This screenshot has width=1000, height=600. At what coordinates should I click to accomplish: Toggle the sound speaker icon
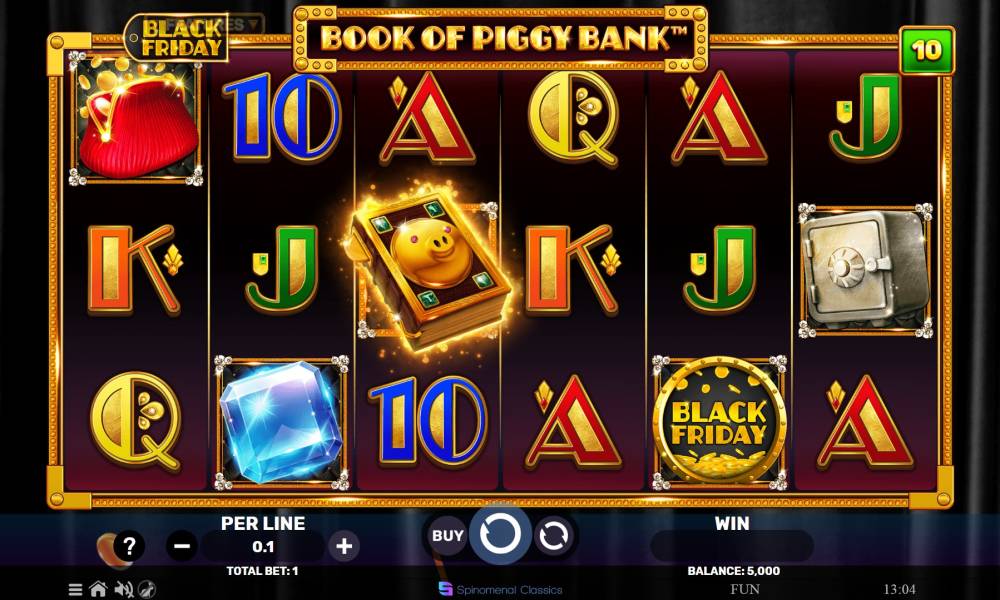[124, 589]
